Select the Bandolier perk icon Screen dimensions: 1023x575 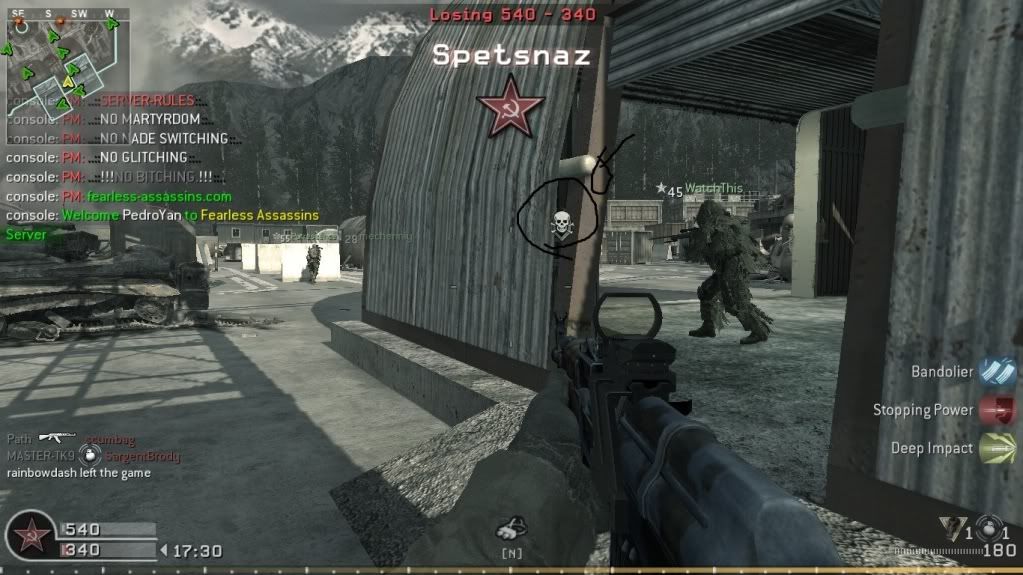click(996, 371)
